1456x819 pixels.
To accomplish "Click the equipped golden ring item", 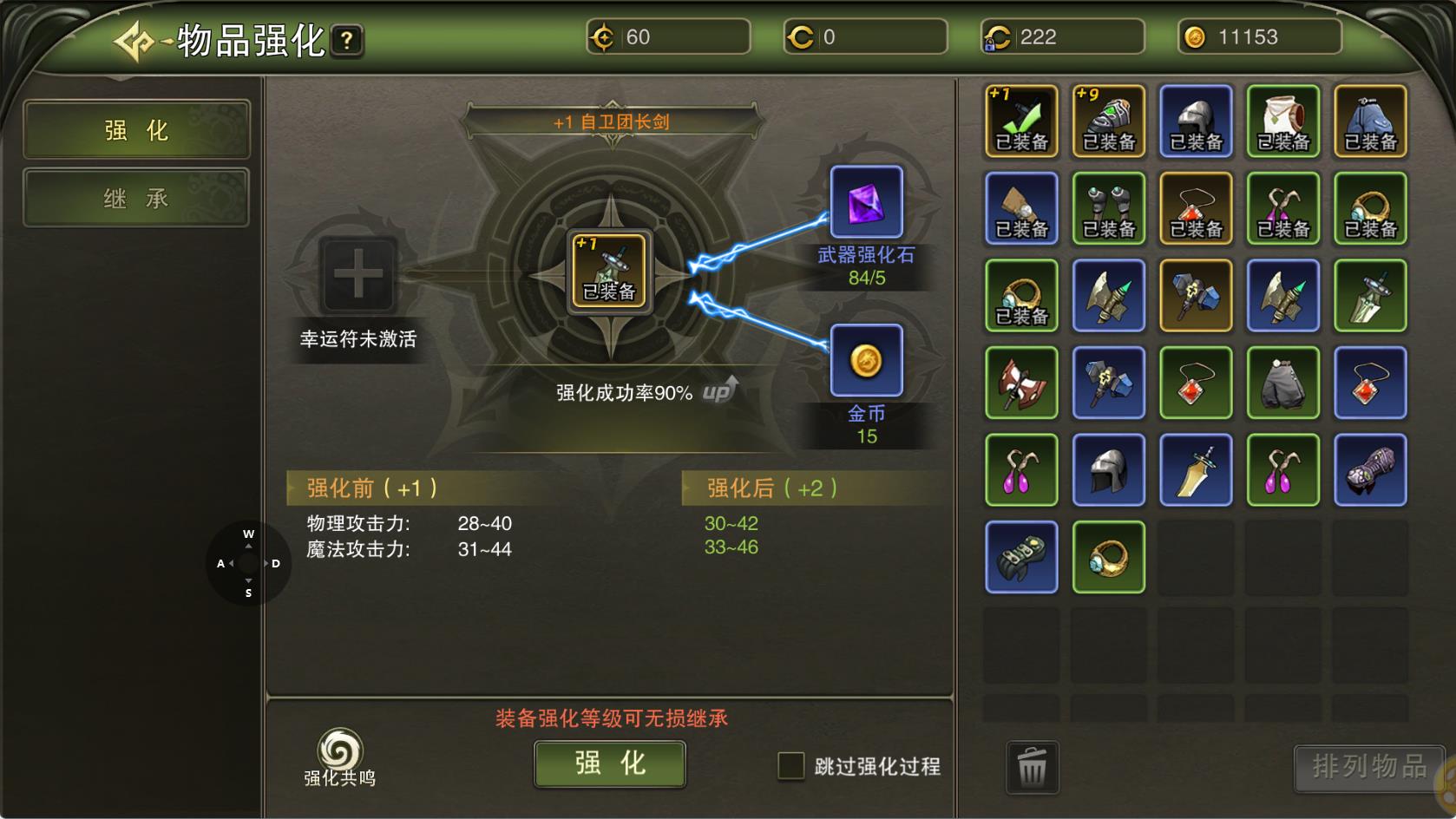I will (1022, 296).
